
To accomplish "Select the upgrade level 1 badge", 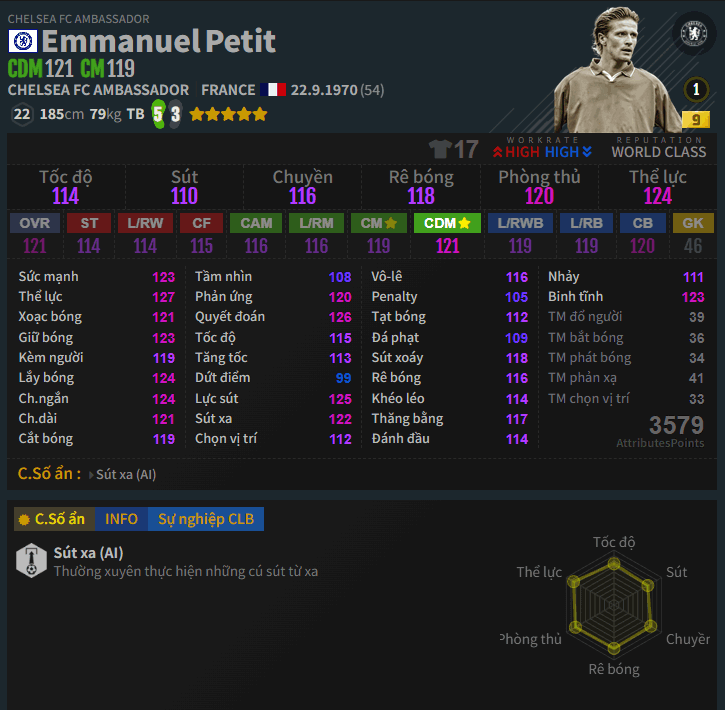I will [695, 90].
